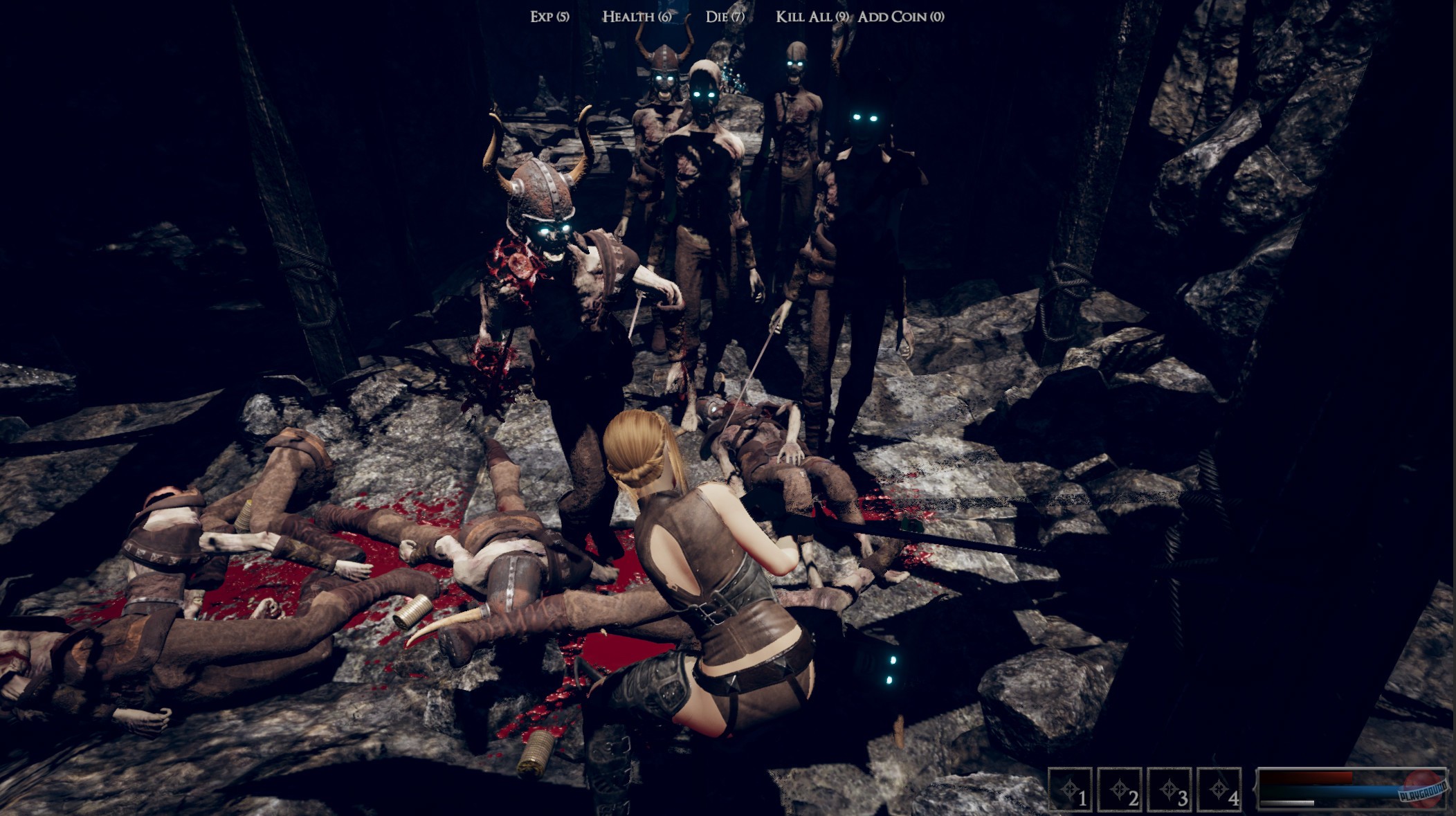Select hotbar slot 4 ability icon

[1219, 789]
